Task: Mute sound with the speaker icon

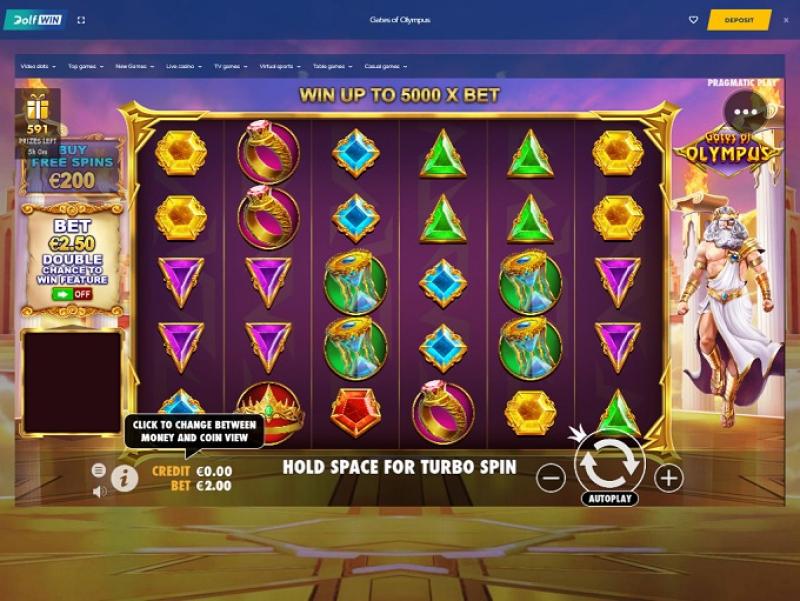Action: 99,491
